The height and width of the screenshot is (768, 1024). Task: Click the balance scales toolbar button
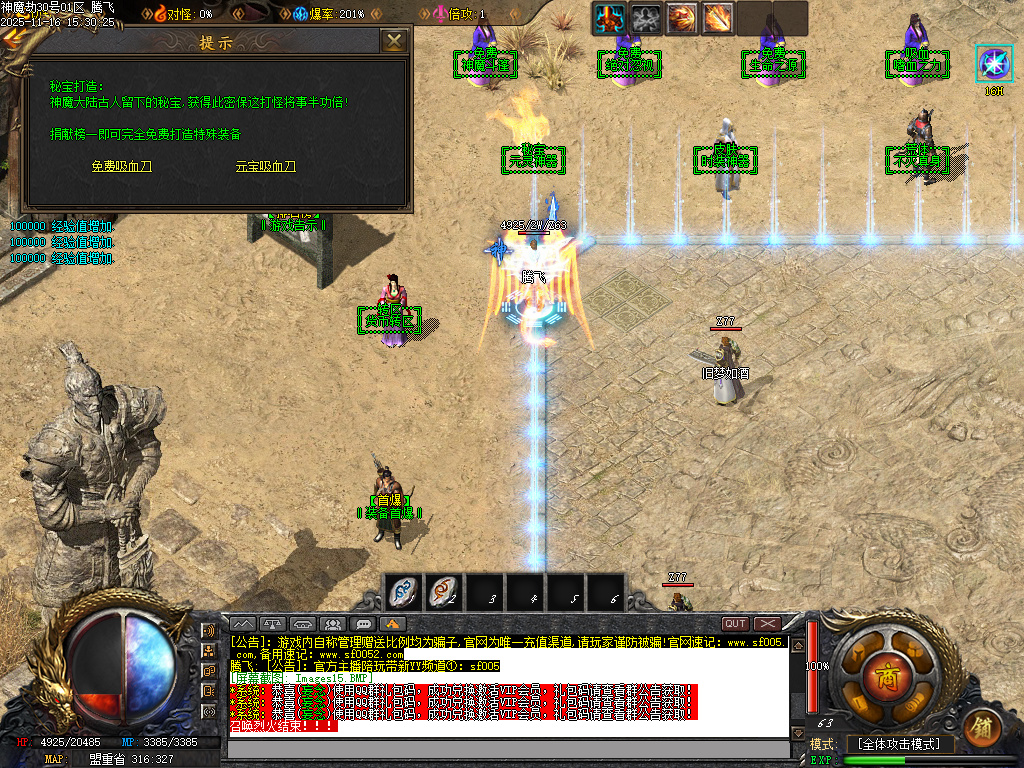pyautogui.click(x=271, y=624)
